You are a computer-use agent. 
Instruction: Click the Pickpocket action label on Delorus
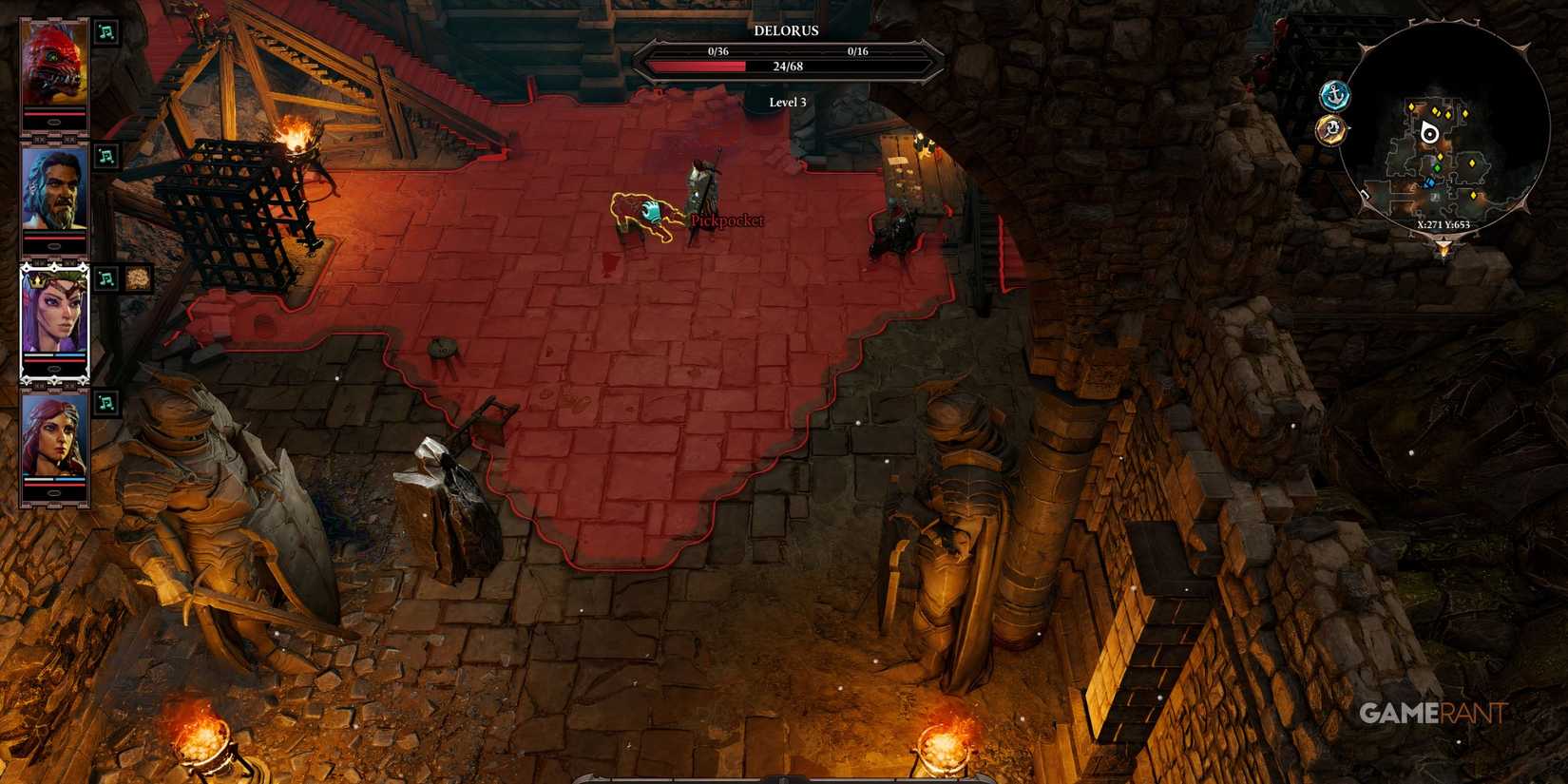[x=728, y=221]
